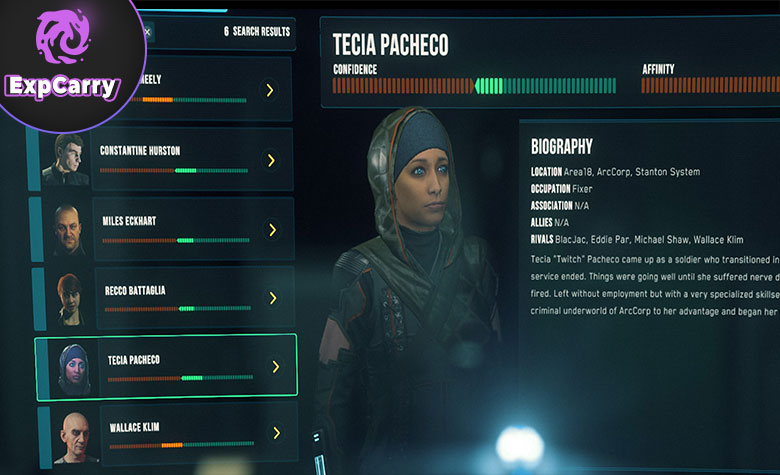Click Wallace Klim's portrait thumbnail

click(70, 436)
